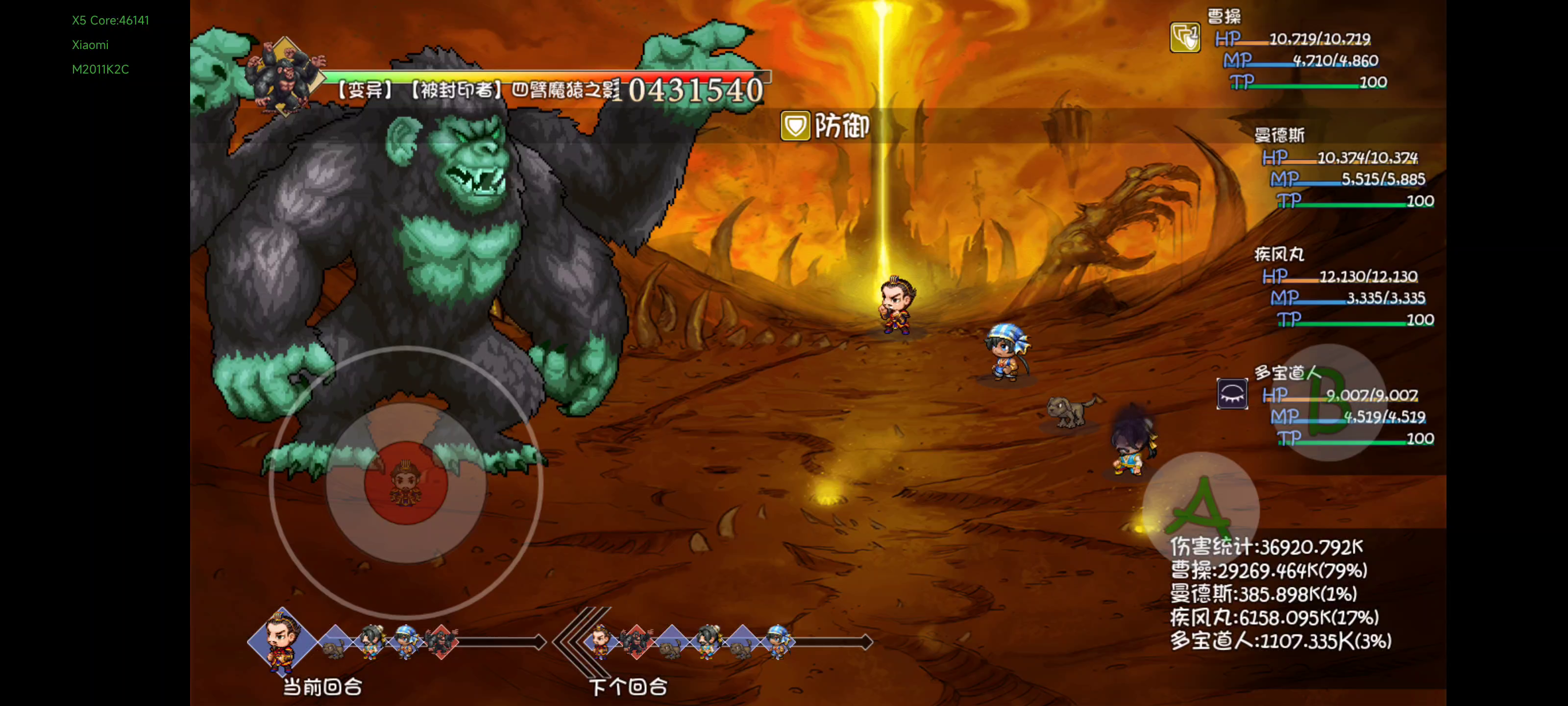Select 疾风丸 in the party status list
The height and width of the screenshot is (706, 1568).
click(1279, 254)
